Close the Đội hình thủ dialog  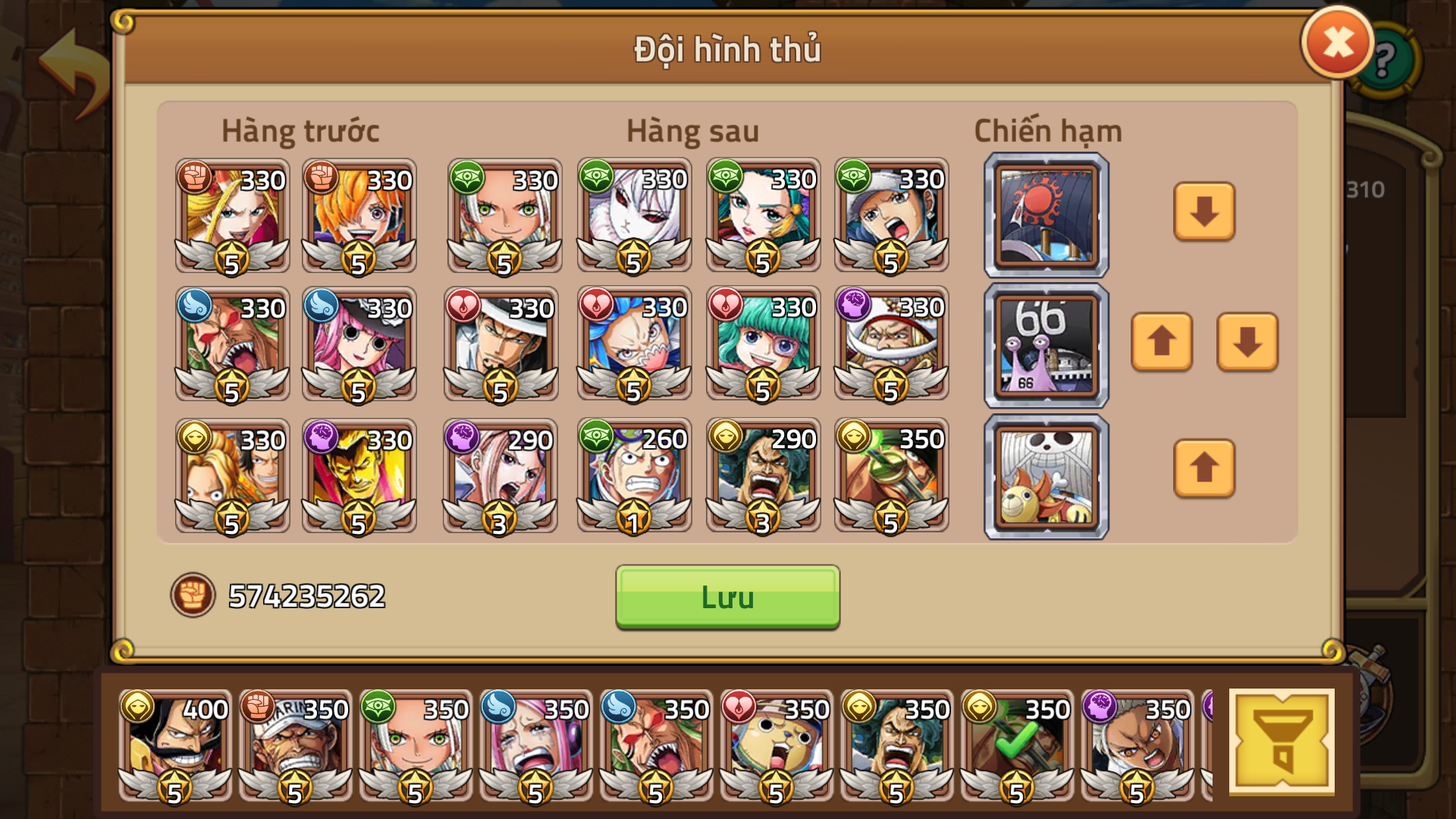coord(1336,43)
